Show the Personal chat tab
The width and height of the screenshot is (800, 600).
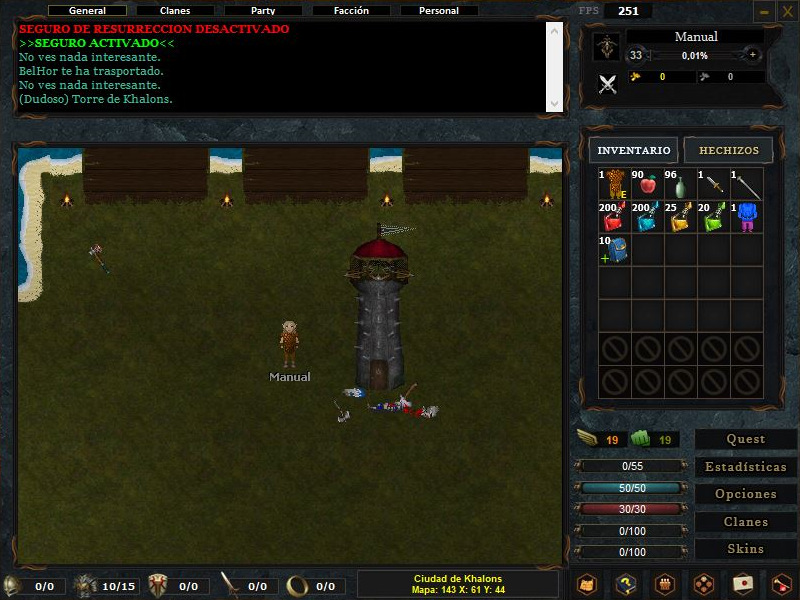[x=439, y=11]
